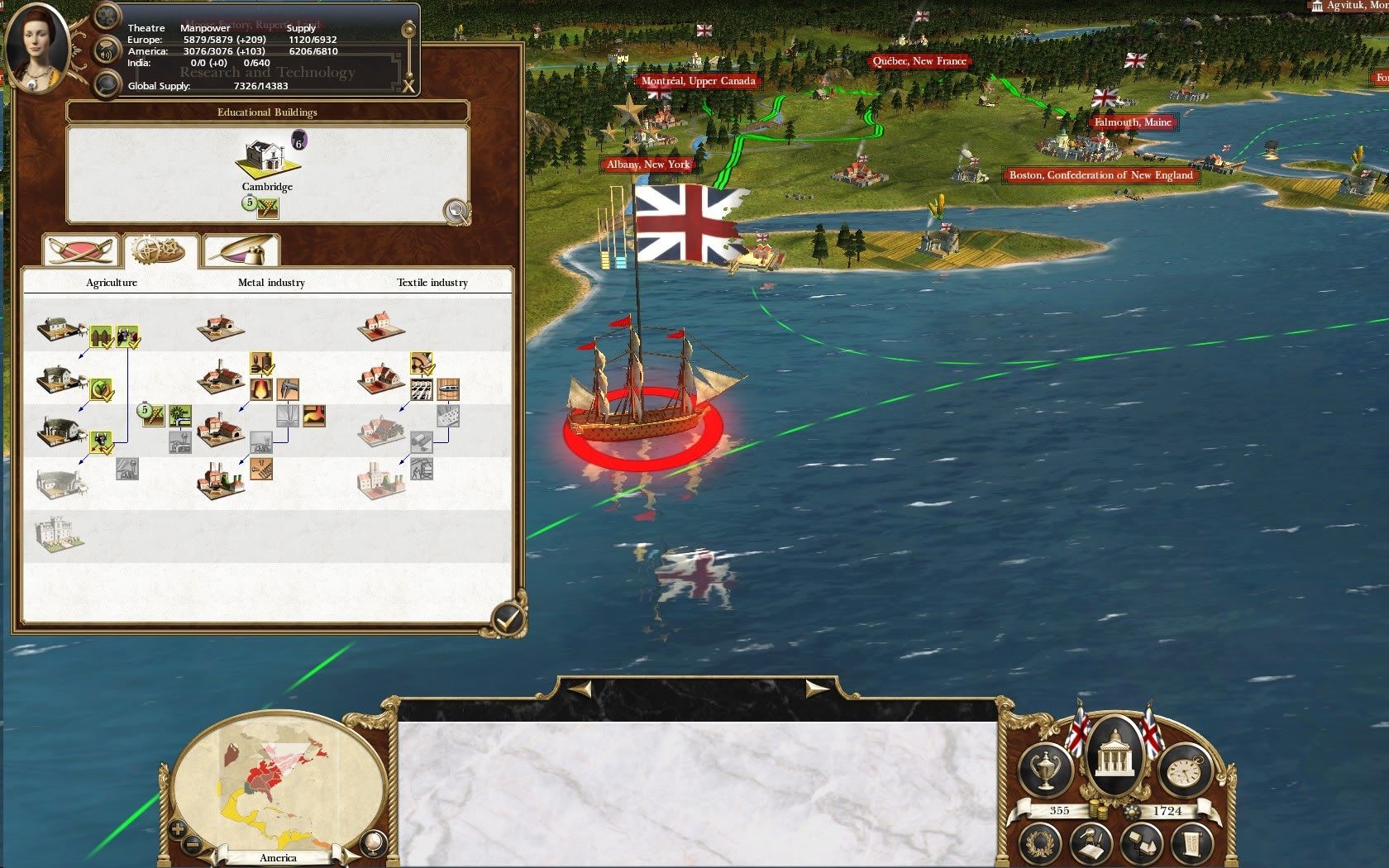This screenshot has width=1389, height=868.
Task: Open the globe theatre overview button
Action: click(372, 843)
